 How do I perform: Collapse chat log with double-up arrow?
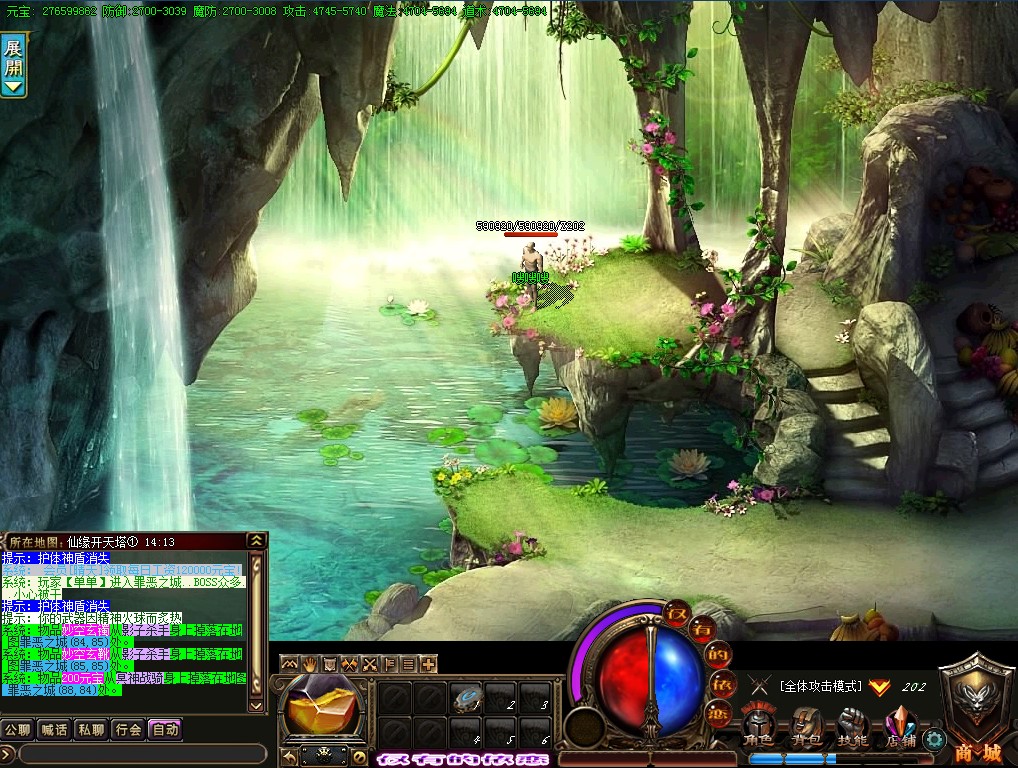point(257,541)
